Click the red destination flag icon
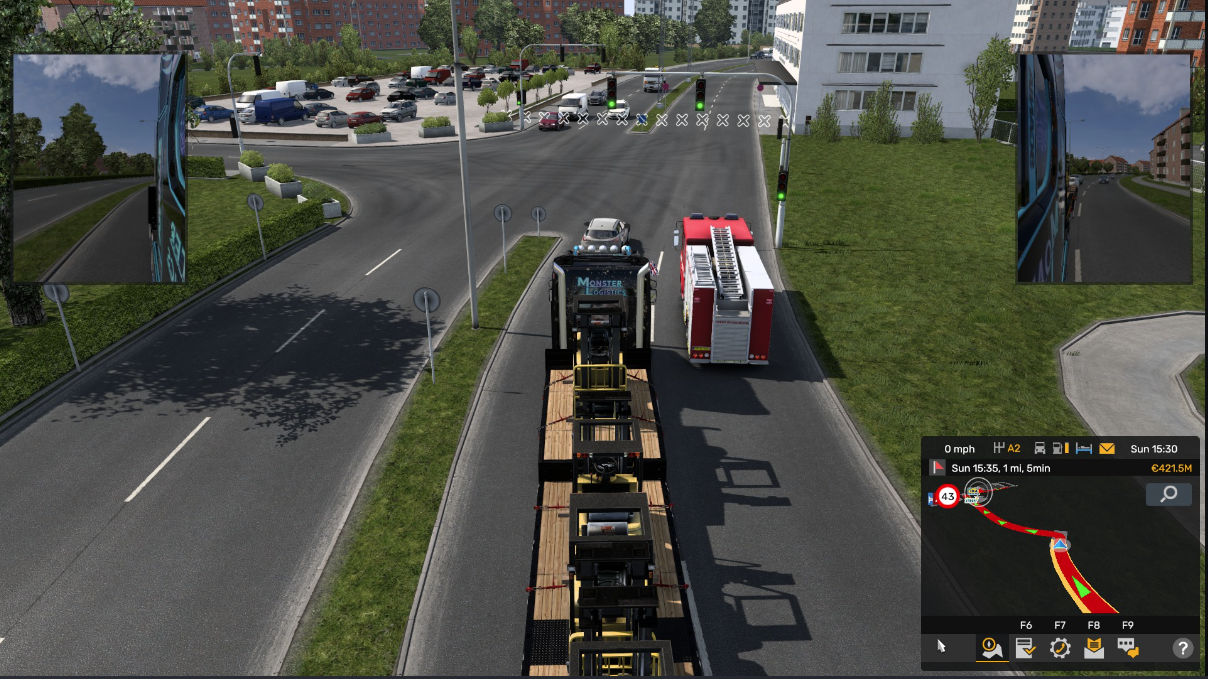This screenshot has width=1208, height=679. 937,468
